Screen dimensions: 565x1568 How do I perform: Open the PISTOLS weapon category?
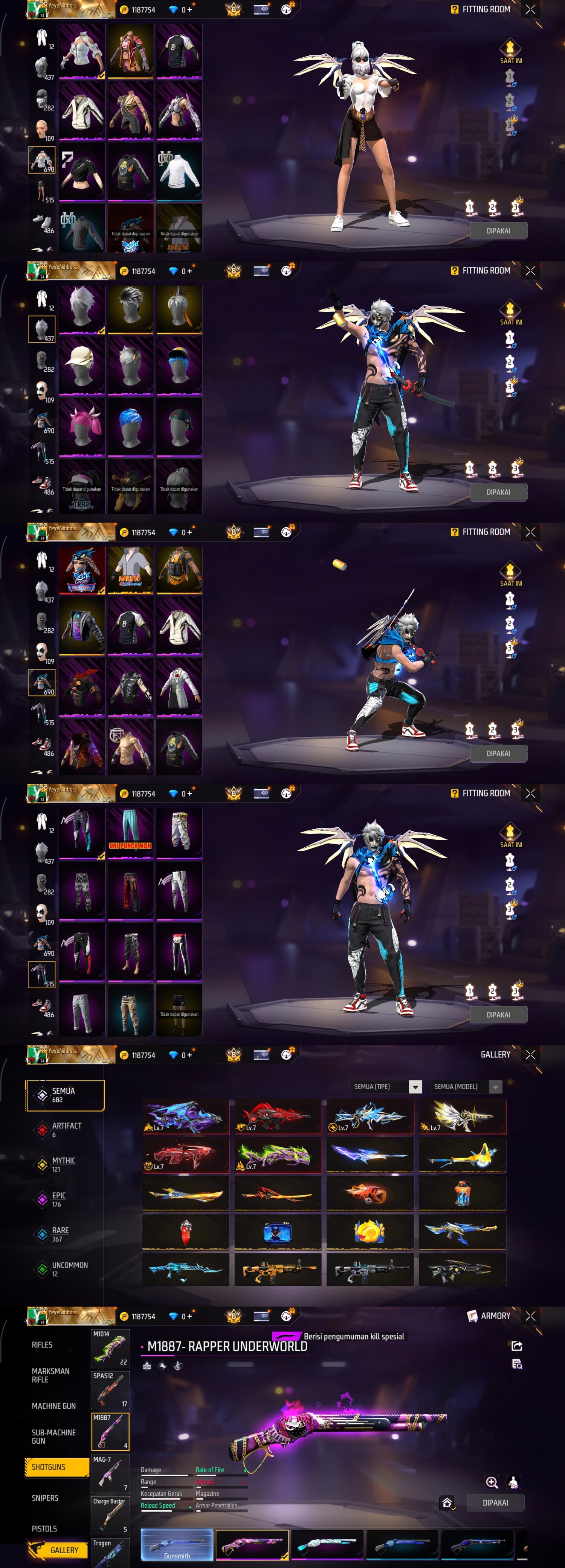[x=44, y=1528]
